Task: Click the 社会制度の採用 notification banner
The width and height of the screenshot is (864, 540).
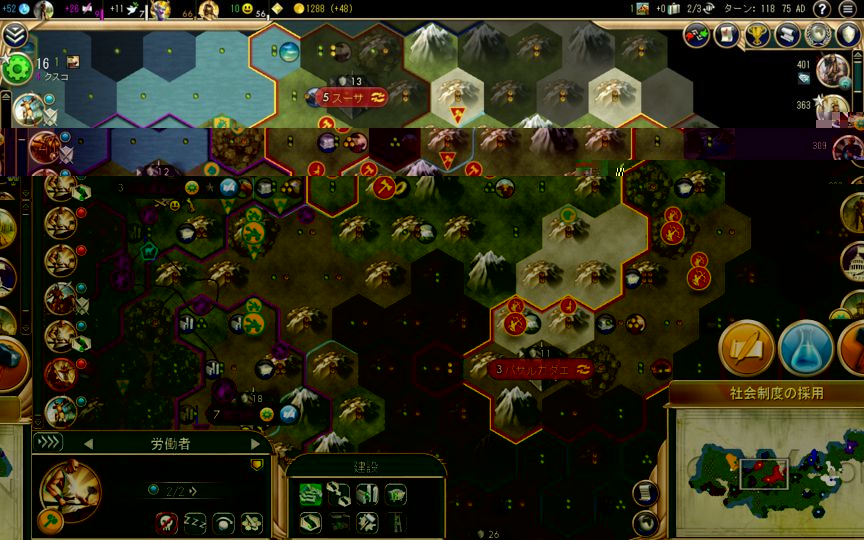Action: (765, 393)
